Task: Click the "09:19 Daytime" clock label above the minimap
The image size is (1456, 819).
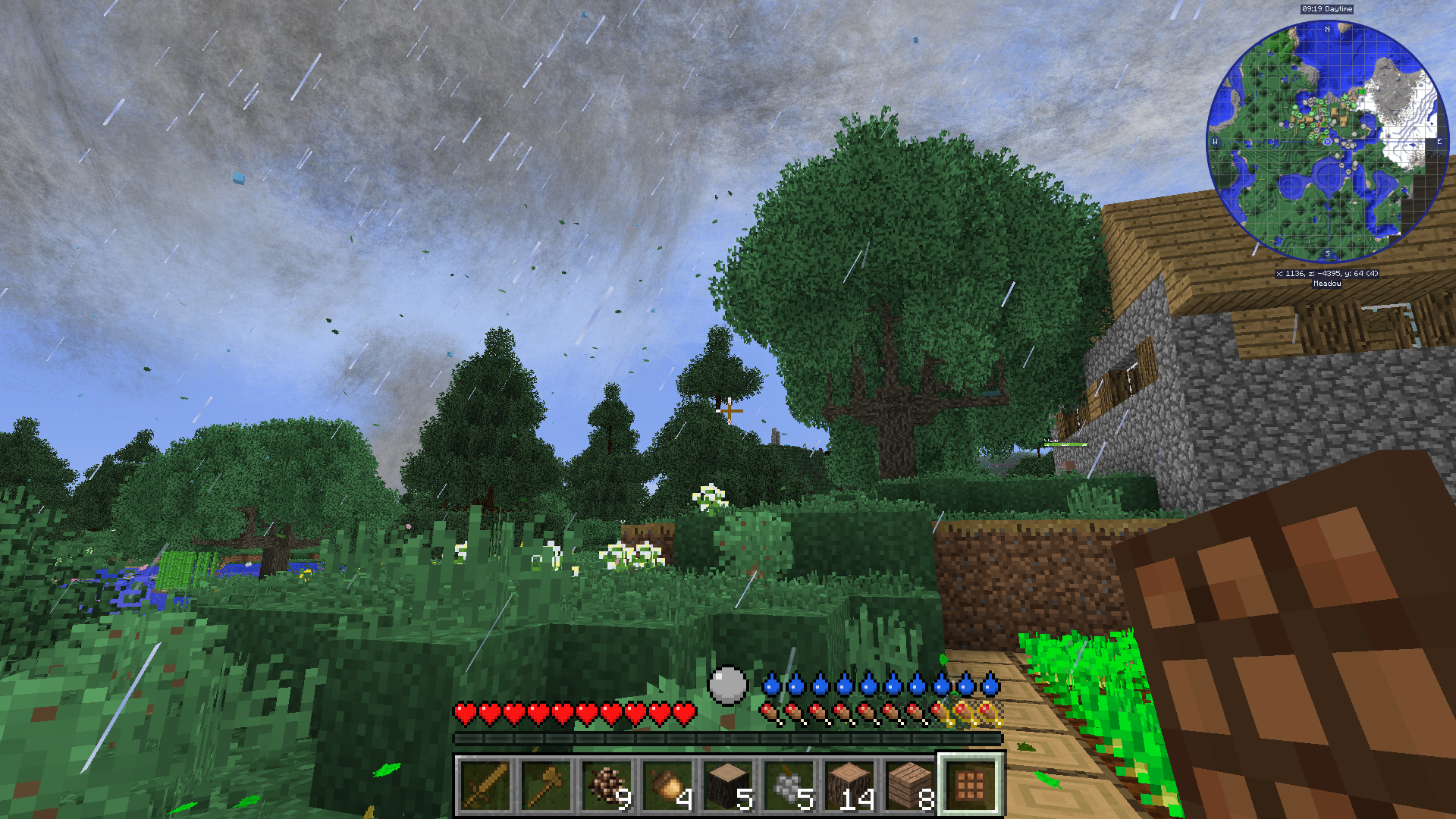Action: point(1327,9)
